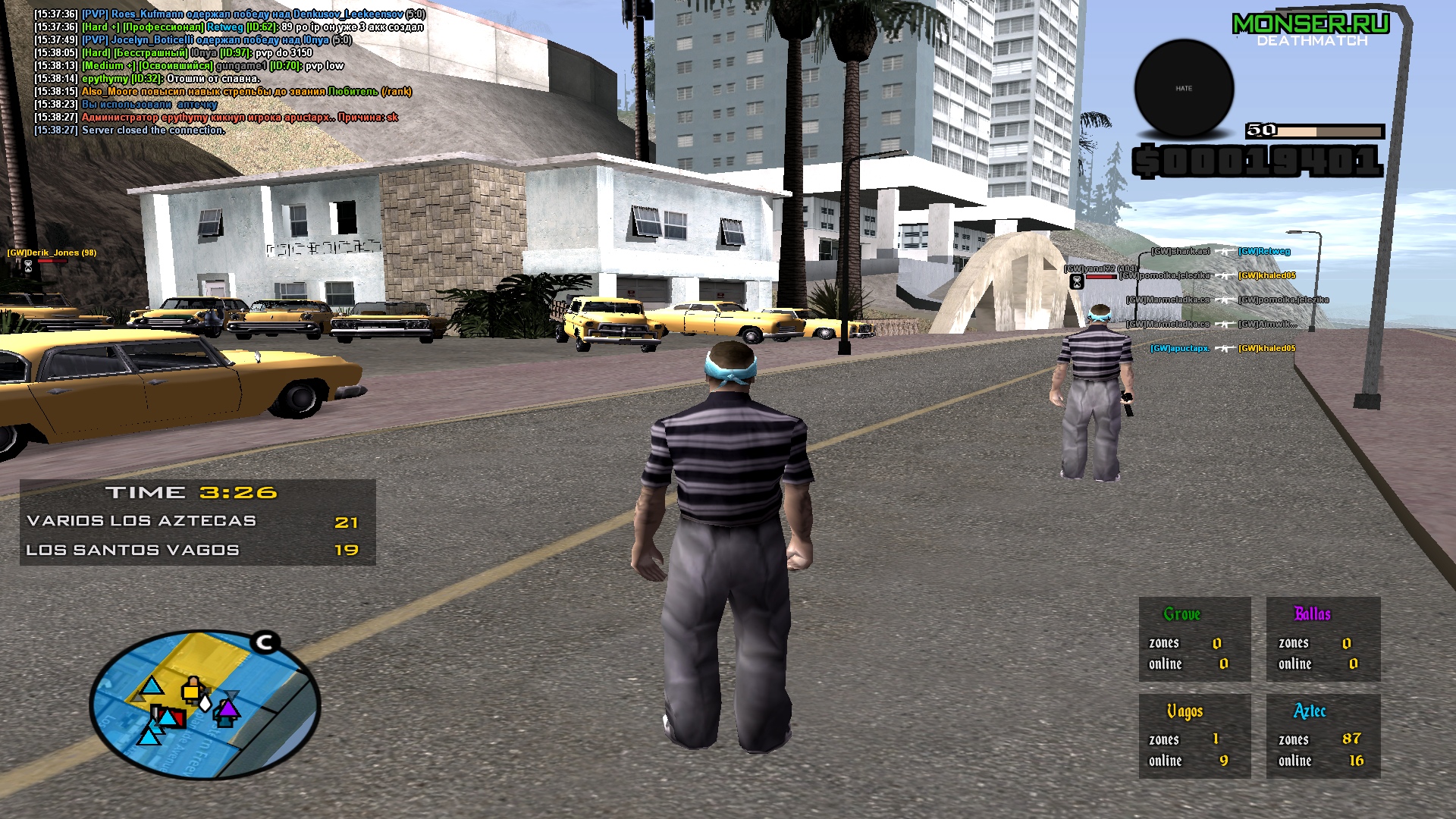
Task: Select the HATE weapon icon circle
Action: point(1184,89)
